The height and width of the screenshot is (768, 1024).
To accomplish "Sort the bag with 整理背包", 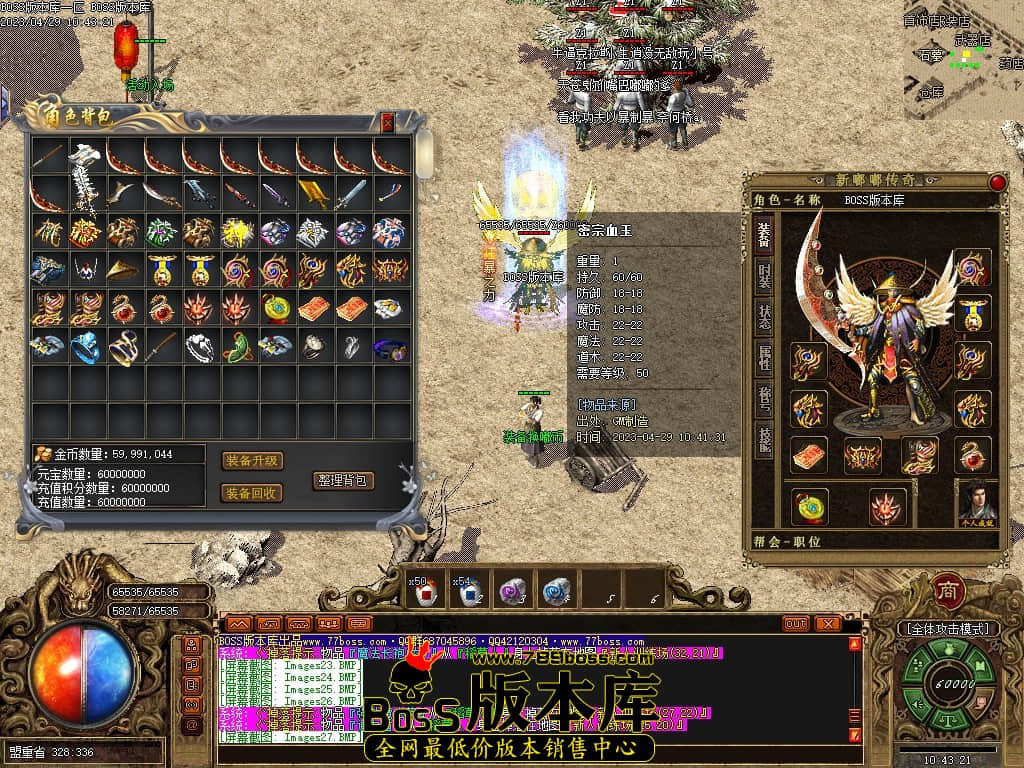I will pos(343,480).
